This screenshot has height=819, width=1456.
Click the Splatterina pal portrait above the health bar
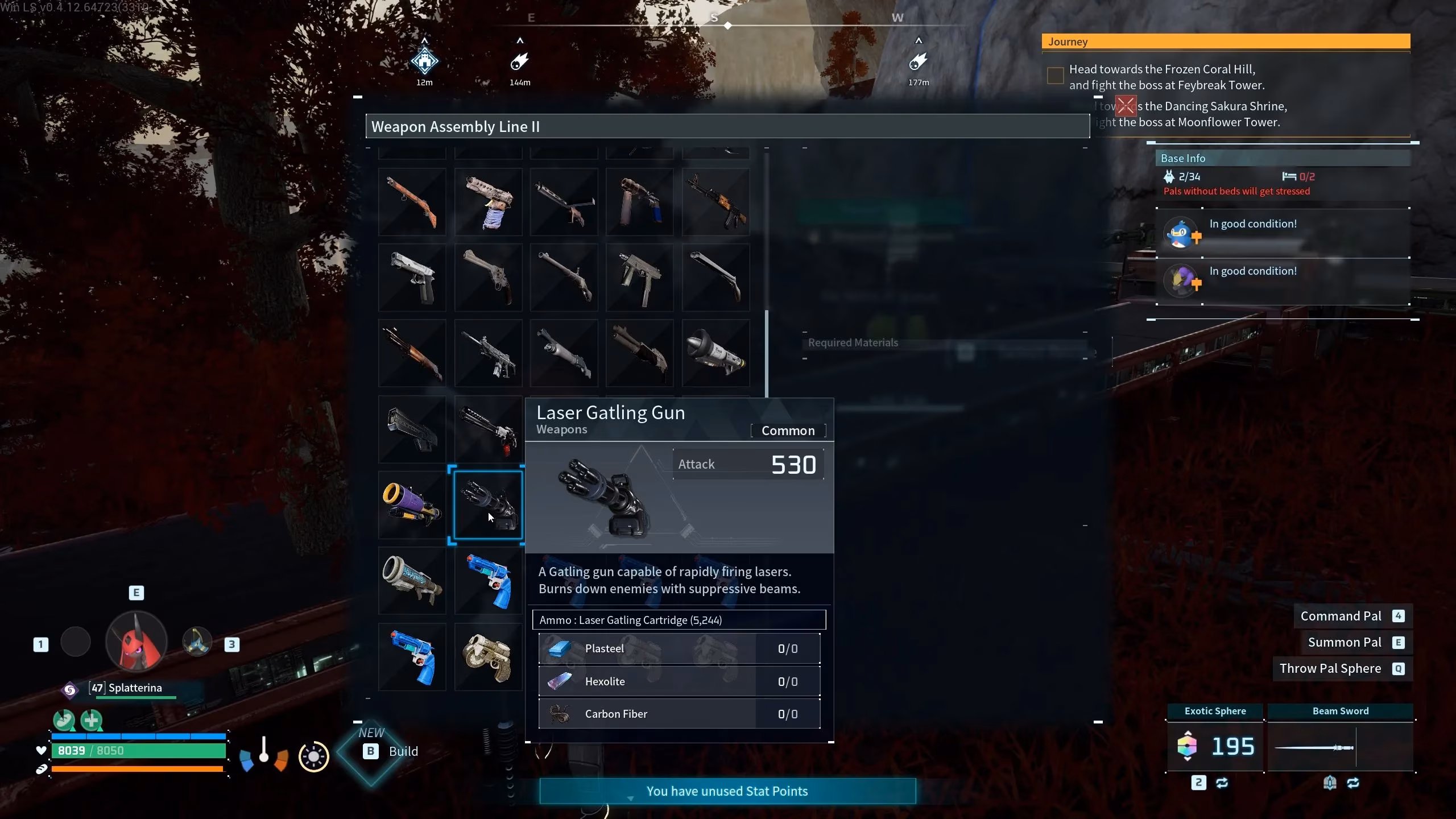[136, 641]
